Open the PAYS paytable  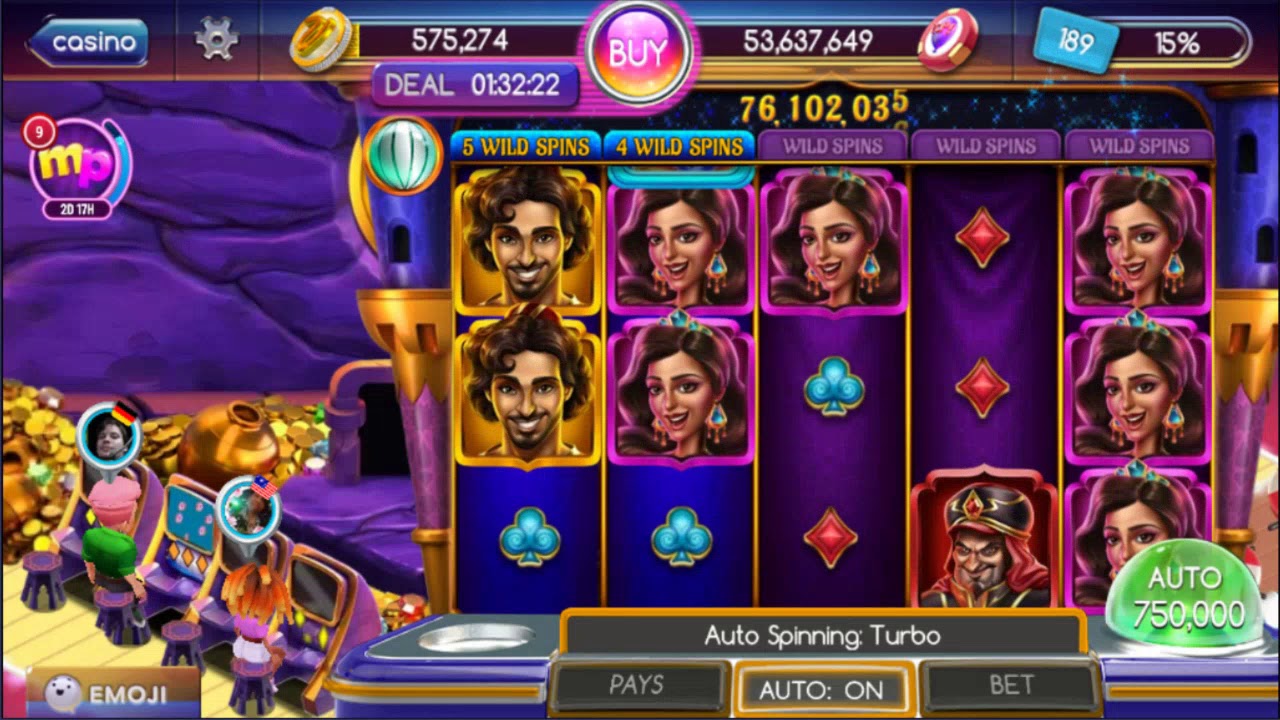(637, 685)
